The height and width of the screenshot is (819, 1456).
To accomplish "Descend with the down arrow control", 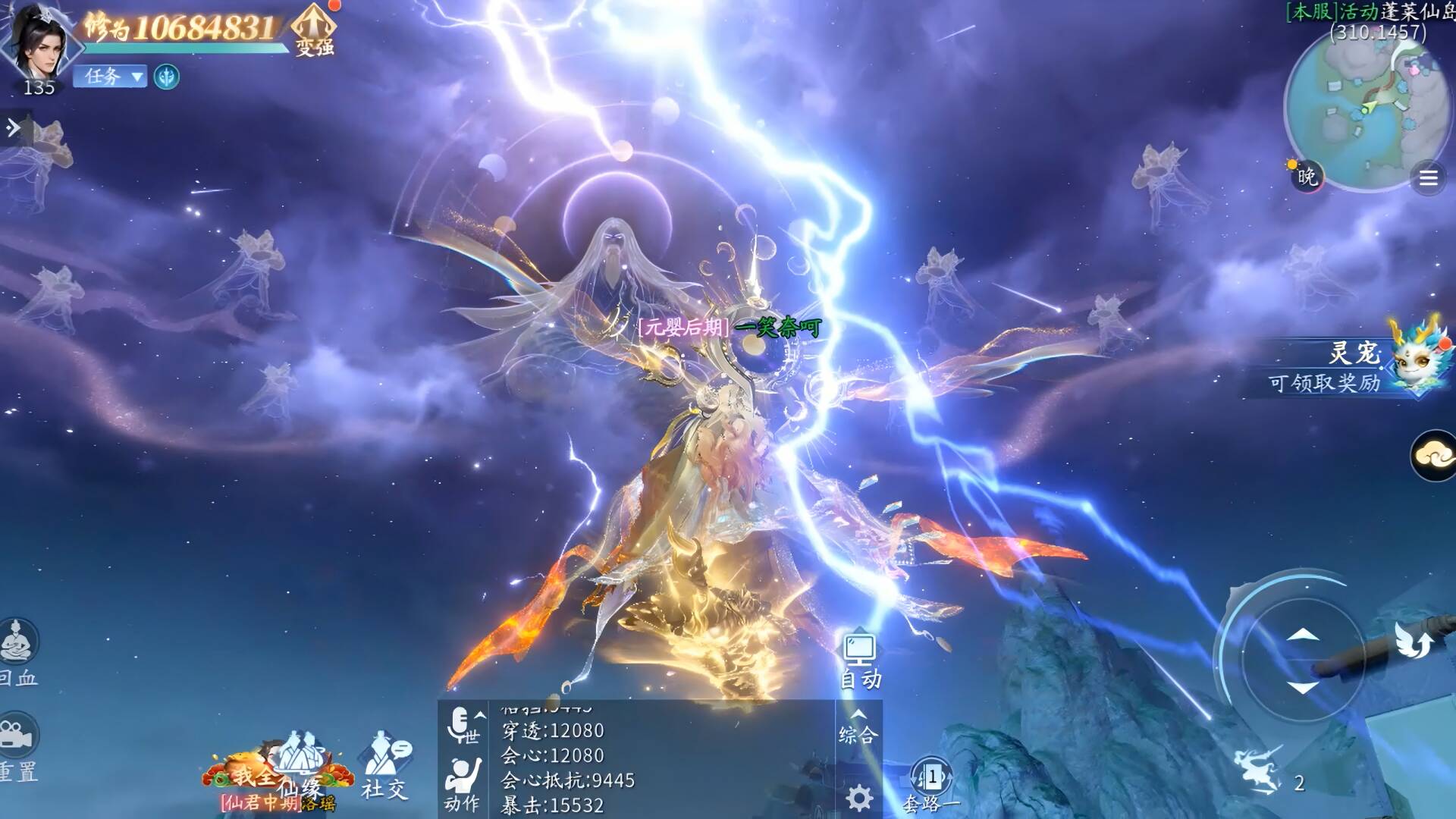I will click(1302, 688).
